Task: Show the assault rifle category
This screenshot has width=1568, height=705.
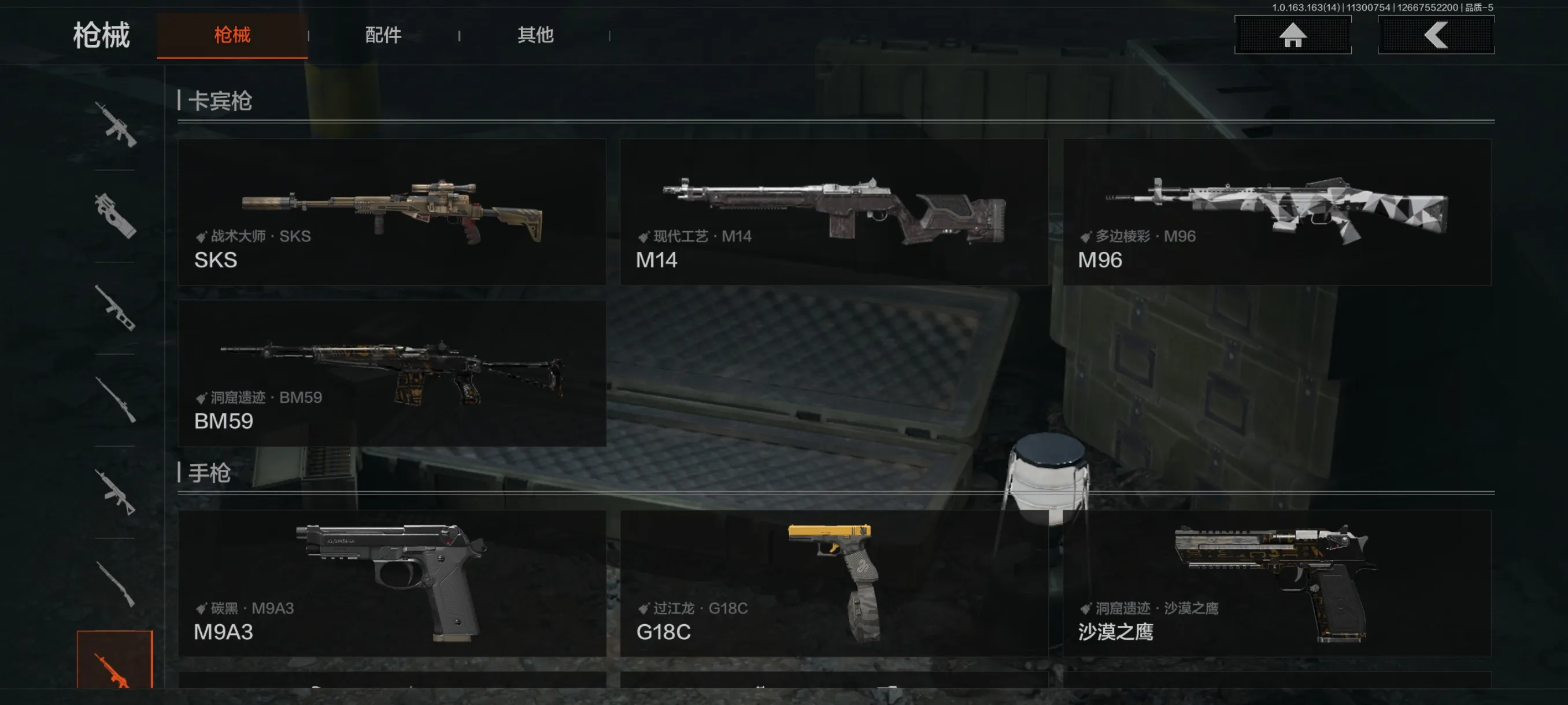Action: click(115, 125)
